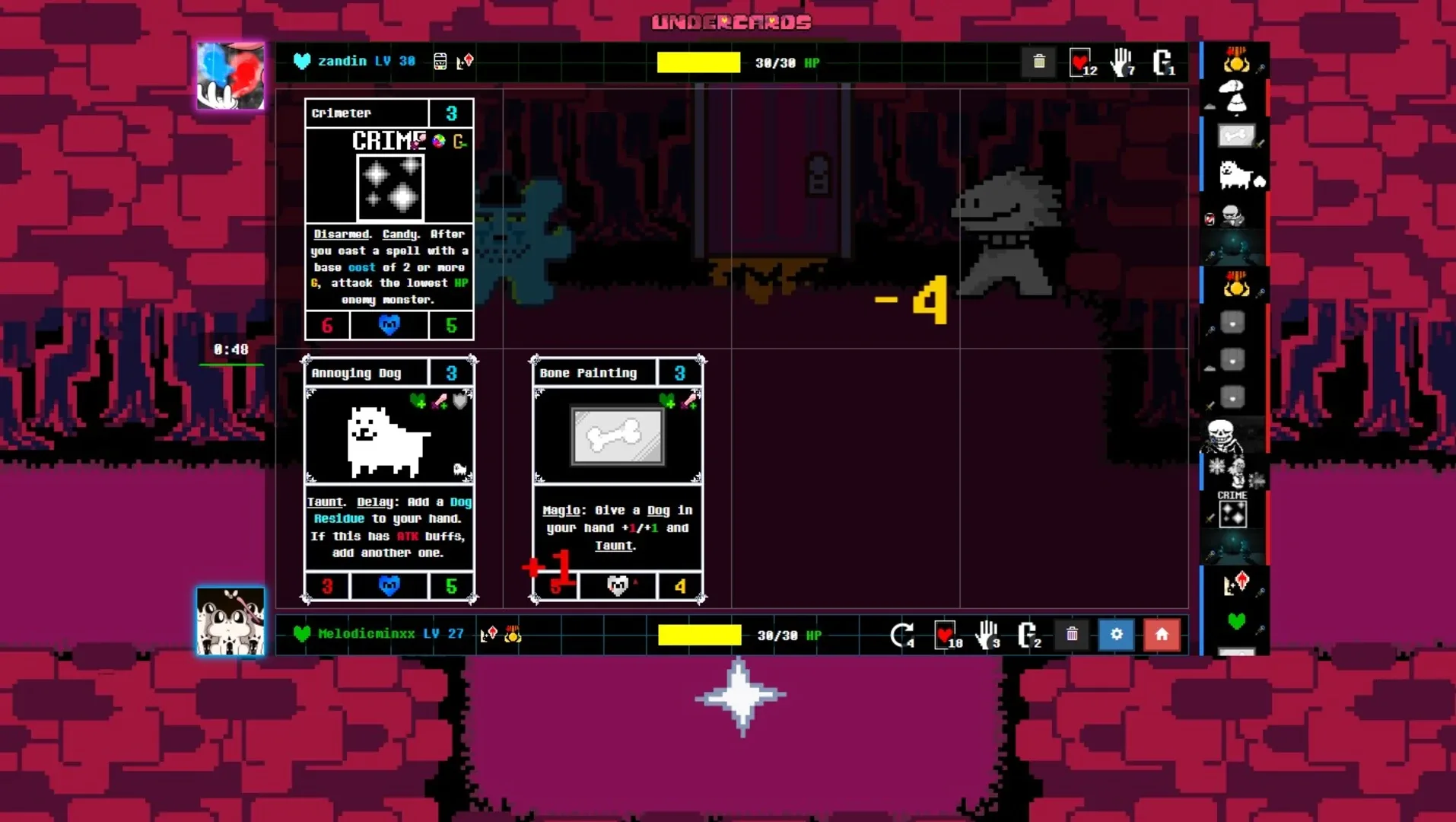The height and width of the screenshot is (822, 1456).
Task: Click your deck icon showing 18 cards
Action: click(x=946, y=634)
